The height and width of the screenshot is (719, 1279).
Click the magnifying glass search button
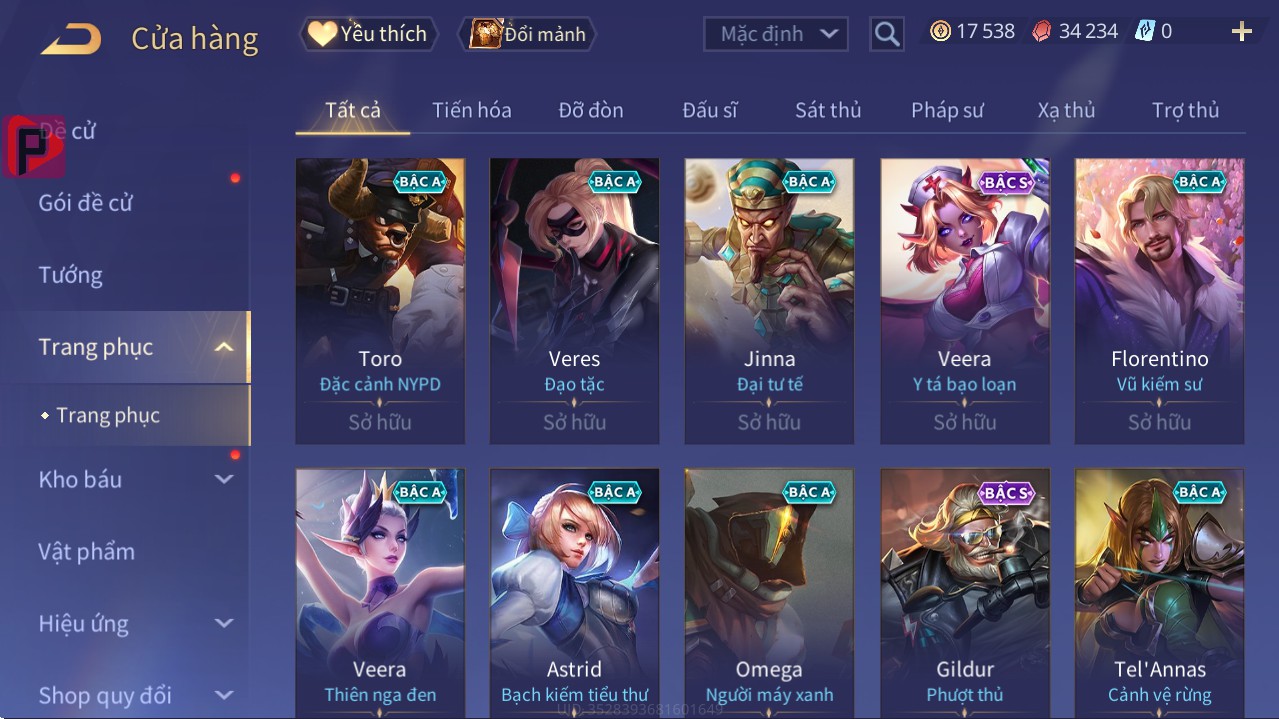pyautogui.click(x=886, y=34)
